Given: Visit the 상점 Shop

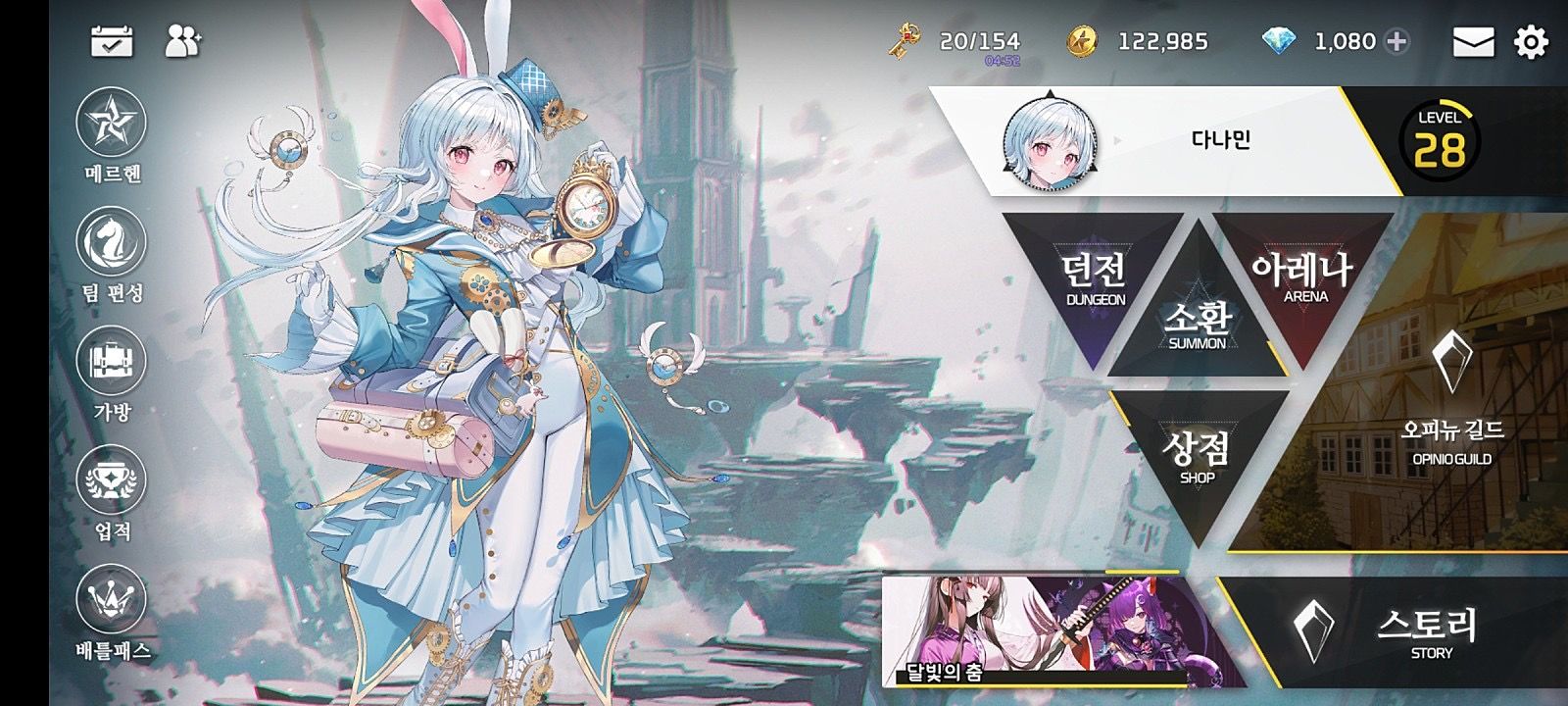Looking at the screenshot, I should (1198, 456).
